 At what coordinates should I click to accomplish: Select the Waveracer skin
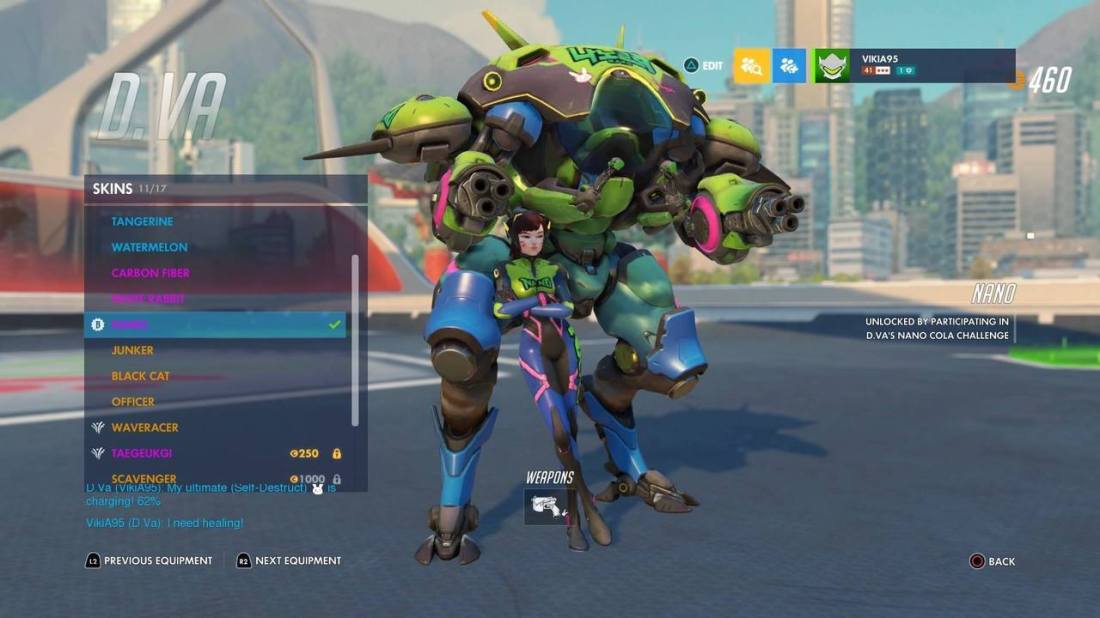144,427
